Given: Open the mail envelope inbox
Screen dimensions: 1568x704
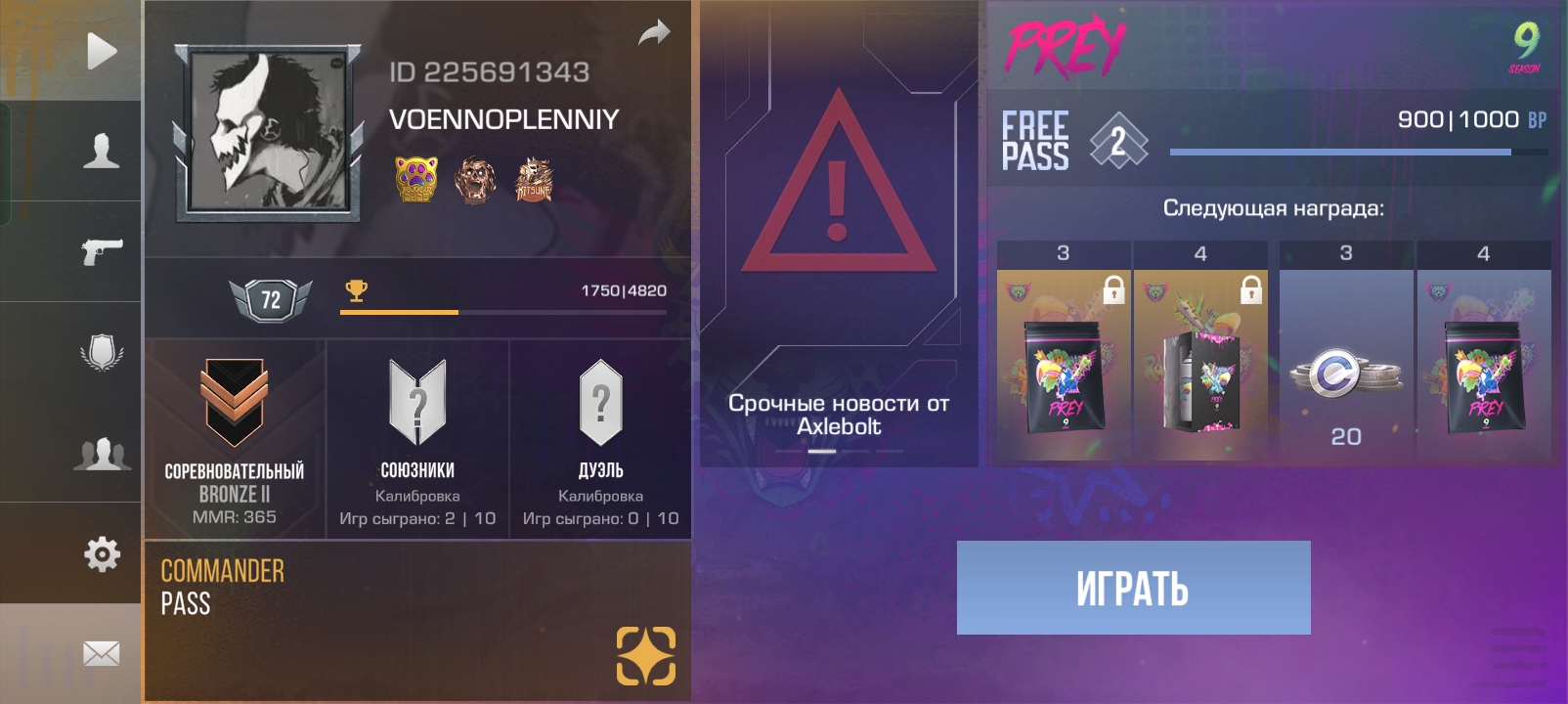Looking at the screenshot, I should pyautogui.click(x=101, y=653).
